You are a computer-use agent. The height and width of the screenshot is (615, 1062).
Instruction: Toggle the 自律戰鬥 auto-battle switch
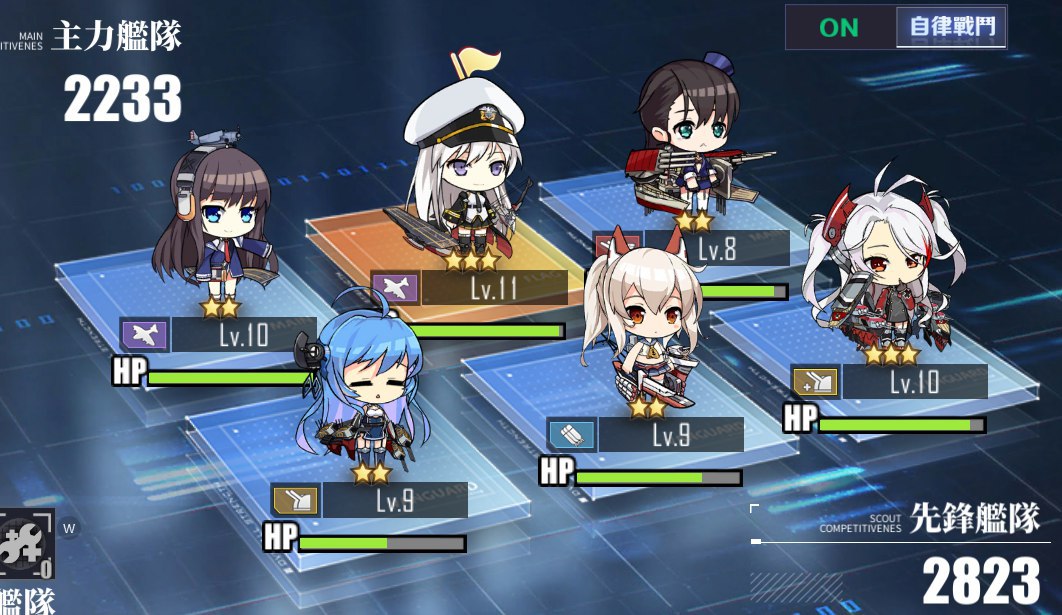(896, 28)
